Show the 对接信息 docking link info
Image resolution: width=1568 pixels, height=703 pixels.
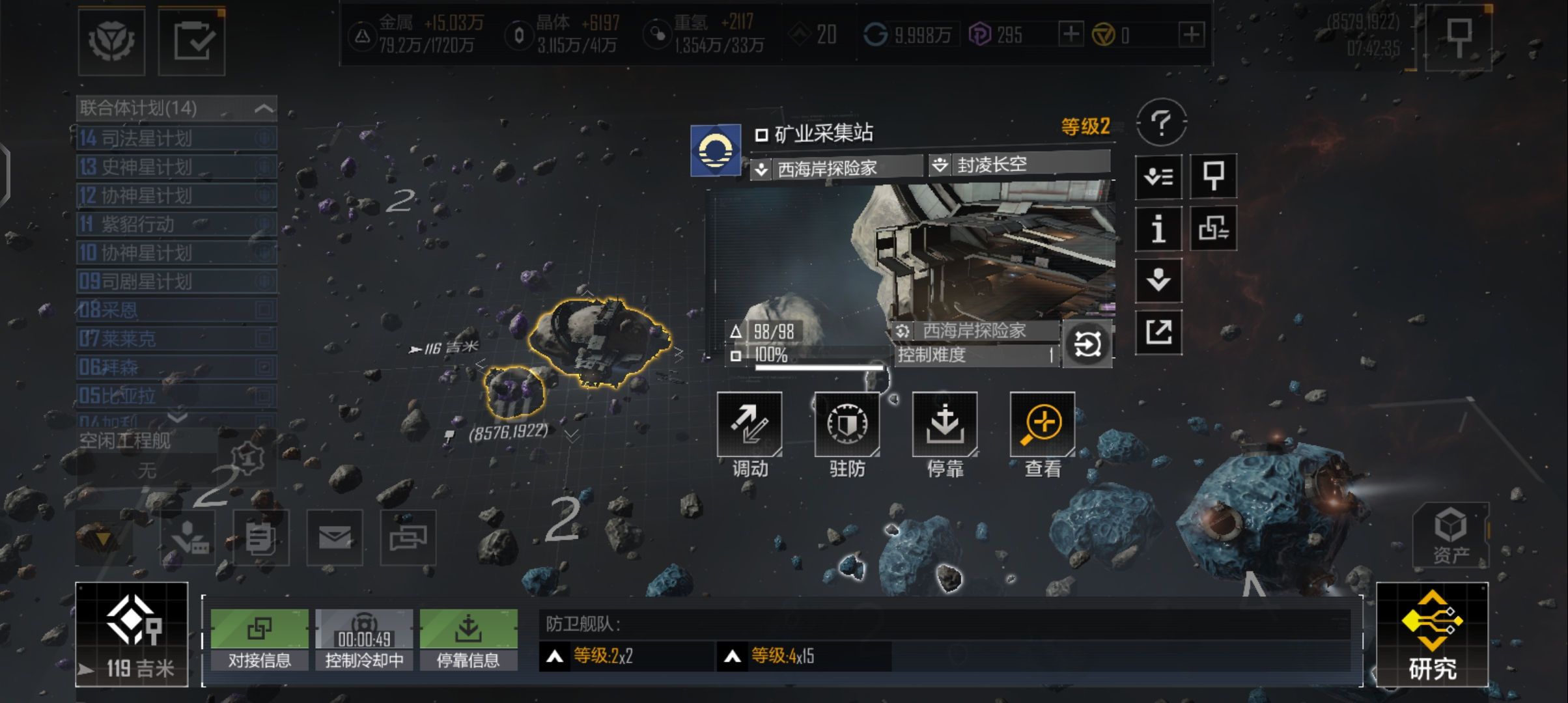pyautogui.click(x=259, y=640)
